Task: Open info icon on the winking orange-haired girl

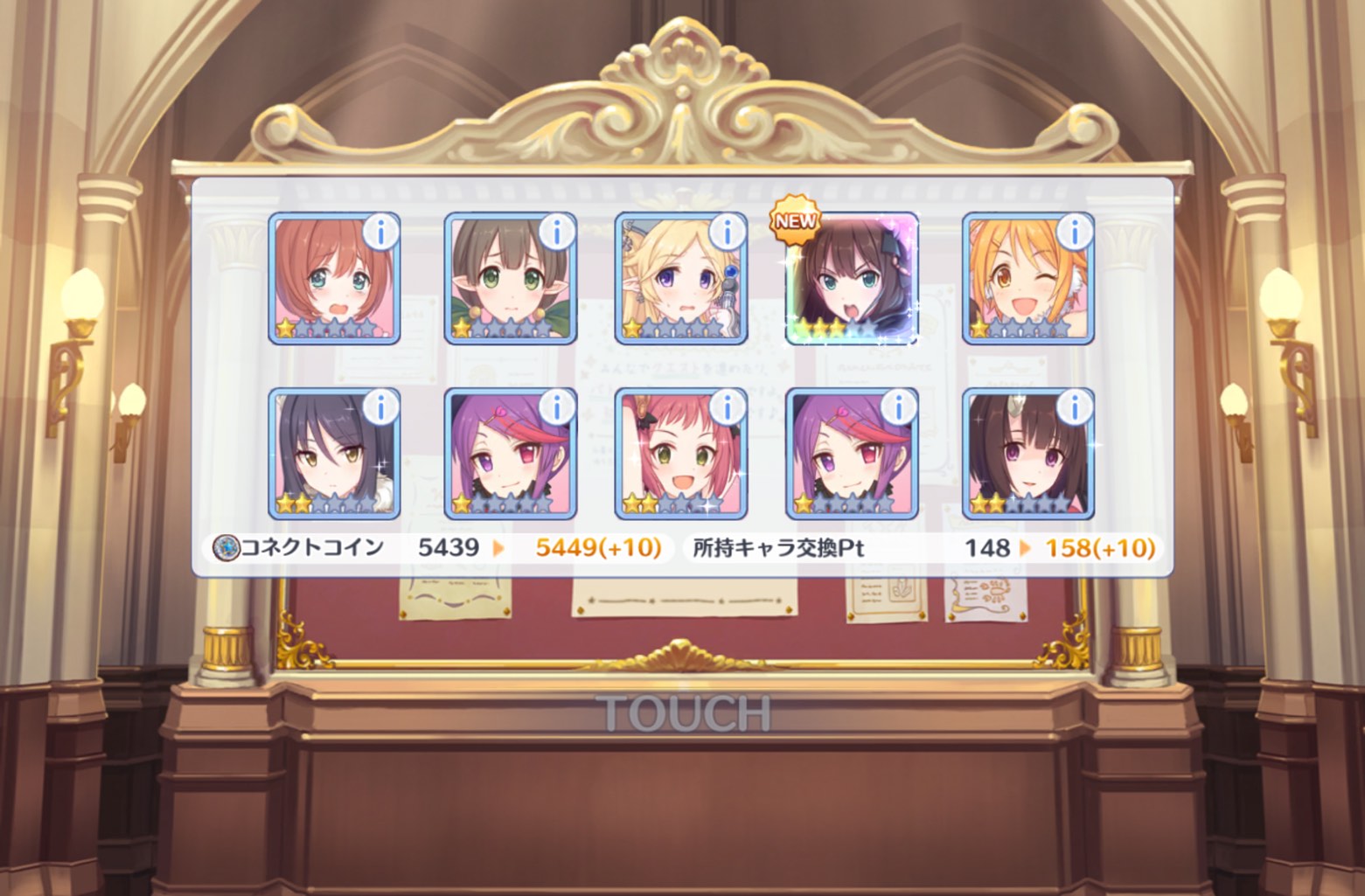Action: coord(1074,232)
